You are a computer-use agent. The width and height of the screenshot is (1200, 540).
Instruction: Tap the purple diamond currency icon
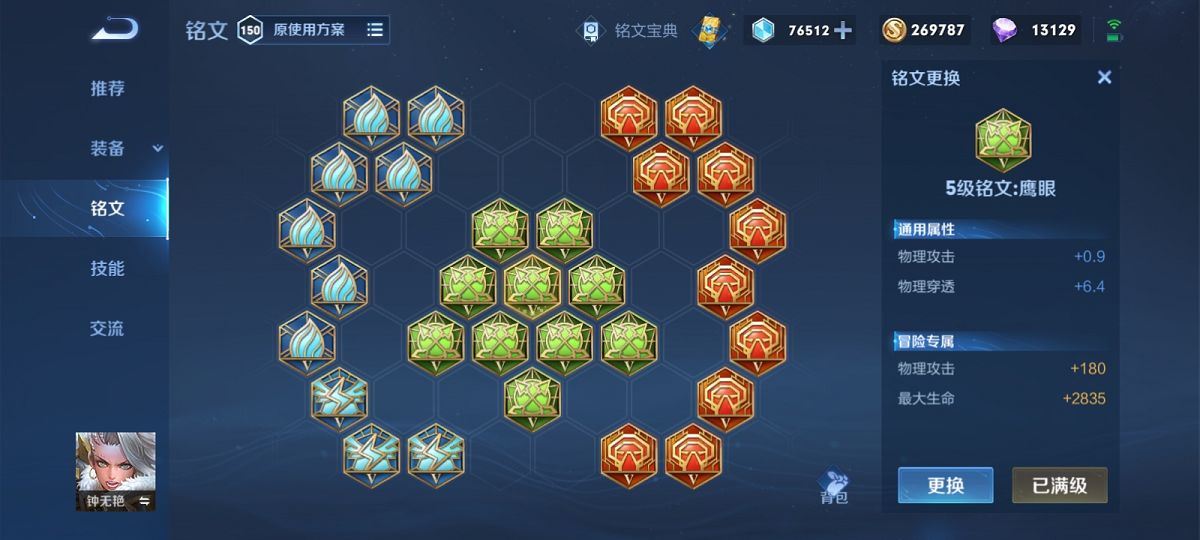(x=1004, y=30)
